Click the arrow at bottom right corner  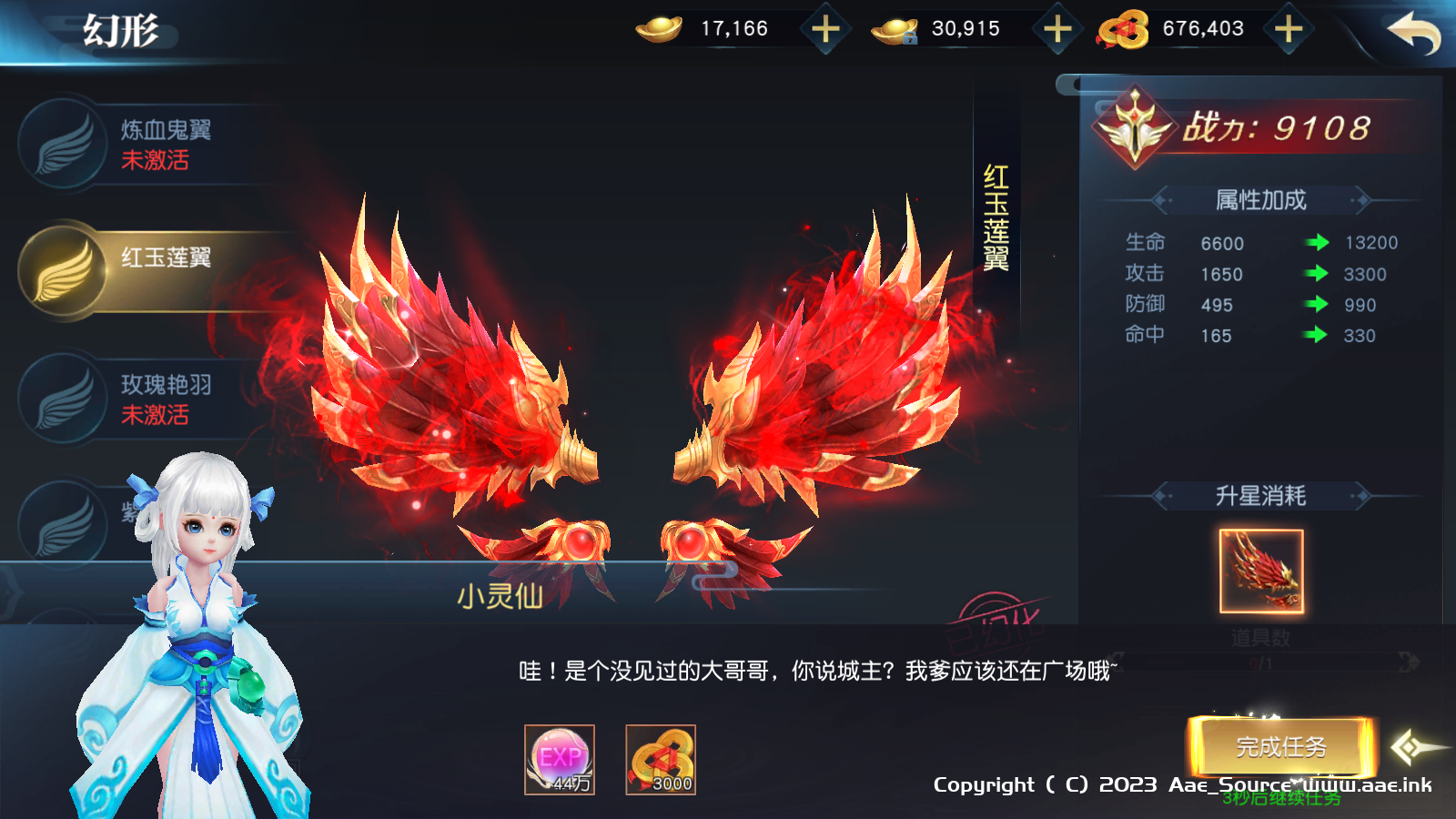tap(1411, 746)
